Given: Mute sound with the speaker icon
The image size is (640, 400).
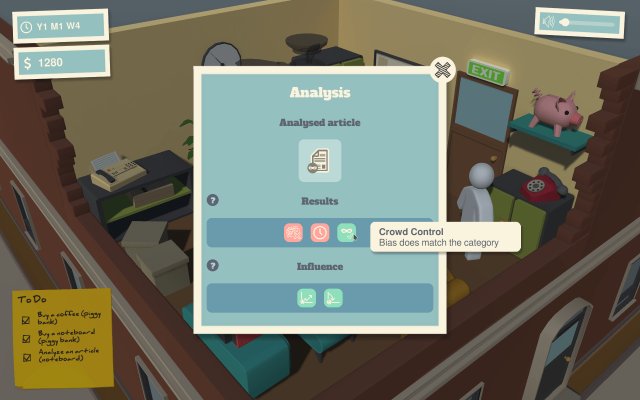Looking at the screenshot, I should point(549,21).
